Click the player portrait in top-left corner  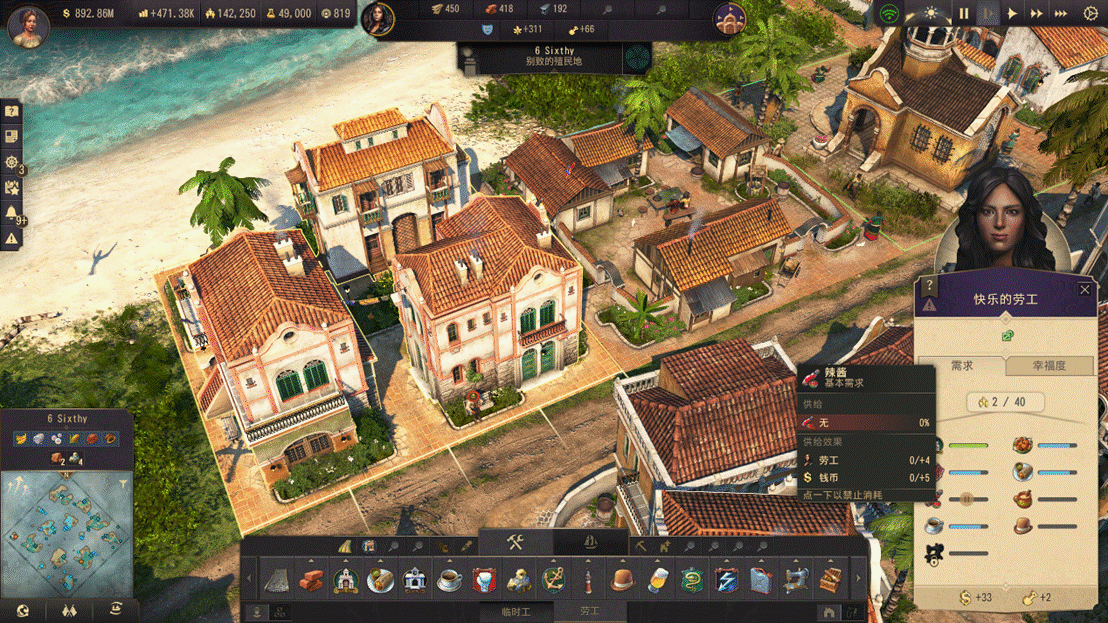click(x=28, y=25)
